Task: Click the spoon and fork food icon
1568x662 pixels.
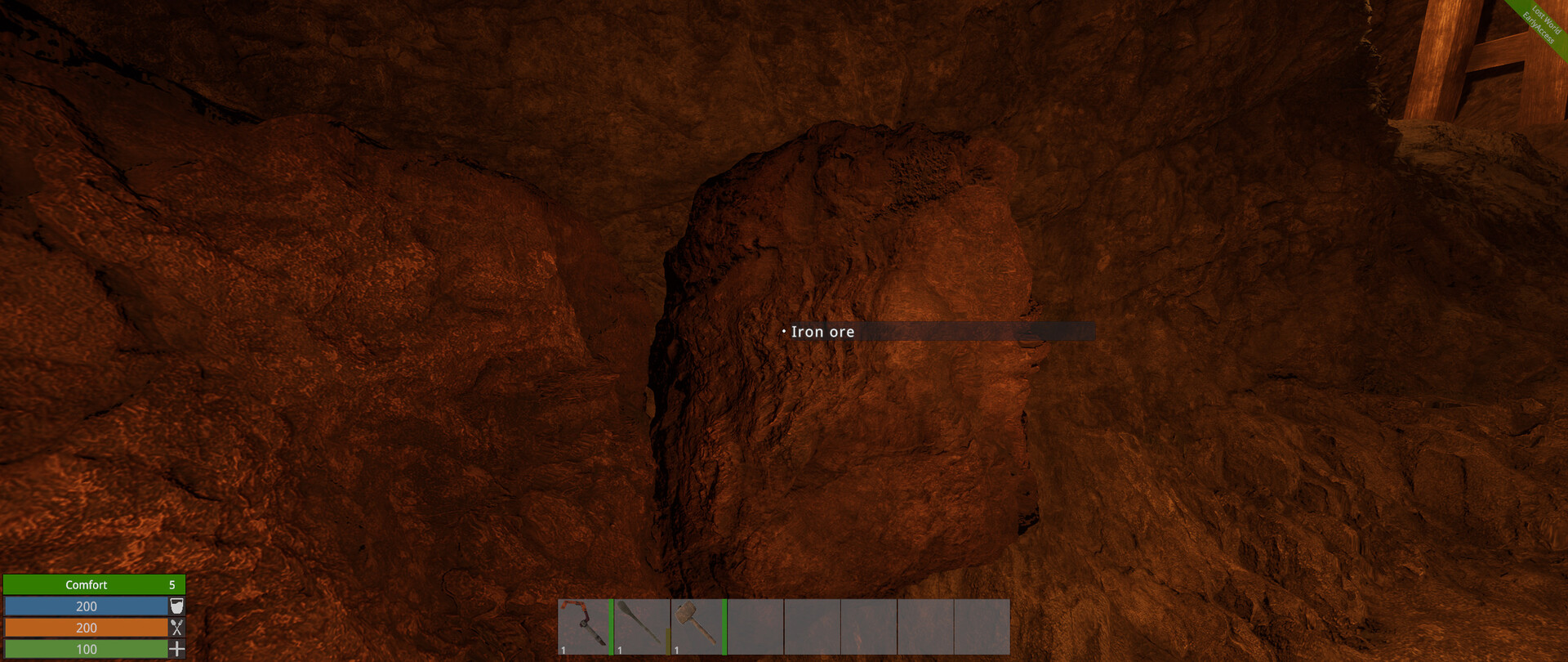Action: (177, 628)
